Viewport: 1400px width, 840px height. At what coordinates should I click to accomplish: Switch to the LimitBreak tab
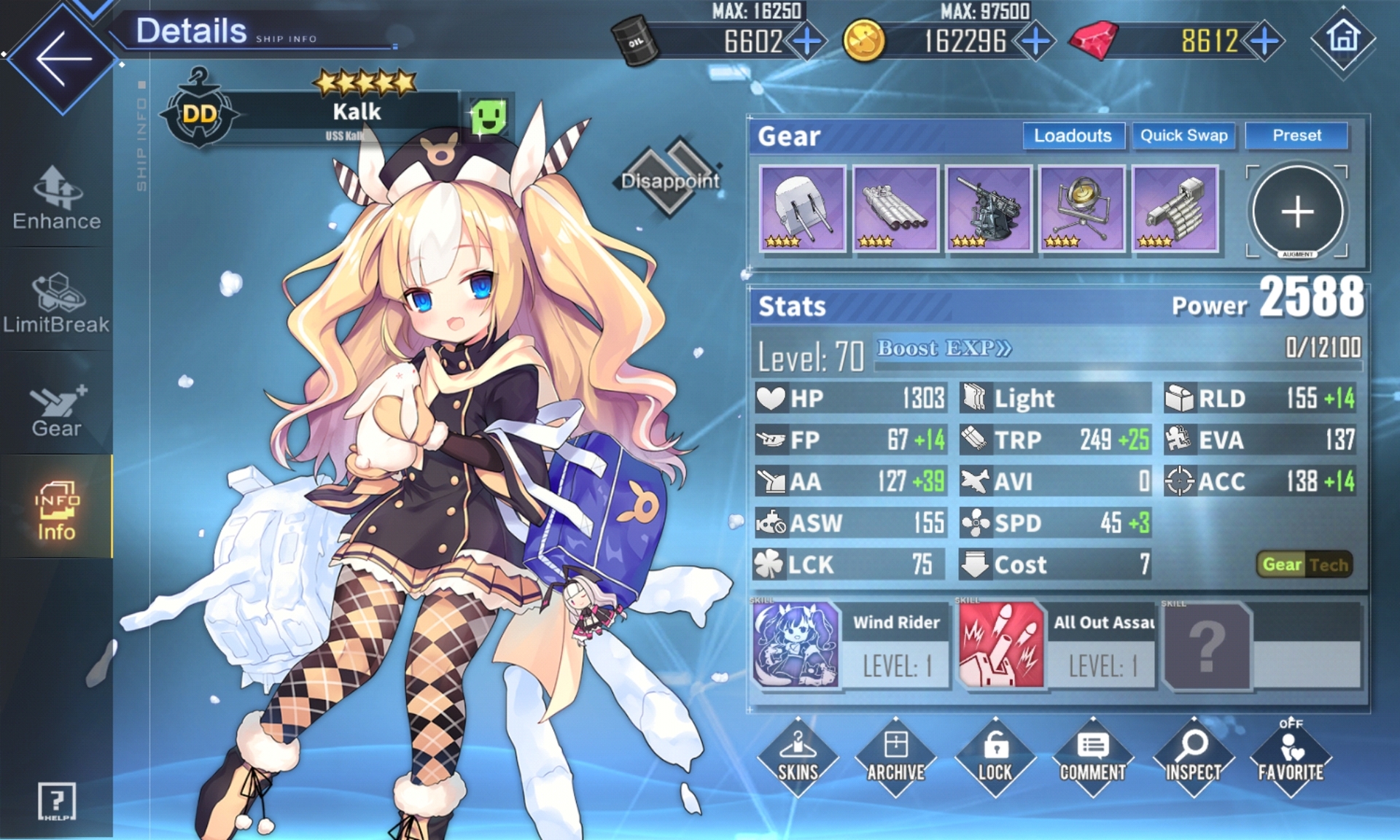pyautogui.click(x=57, y=303)
